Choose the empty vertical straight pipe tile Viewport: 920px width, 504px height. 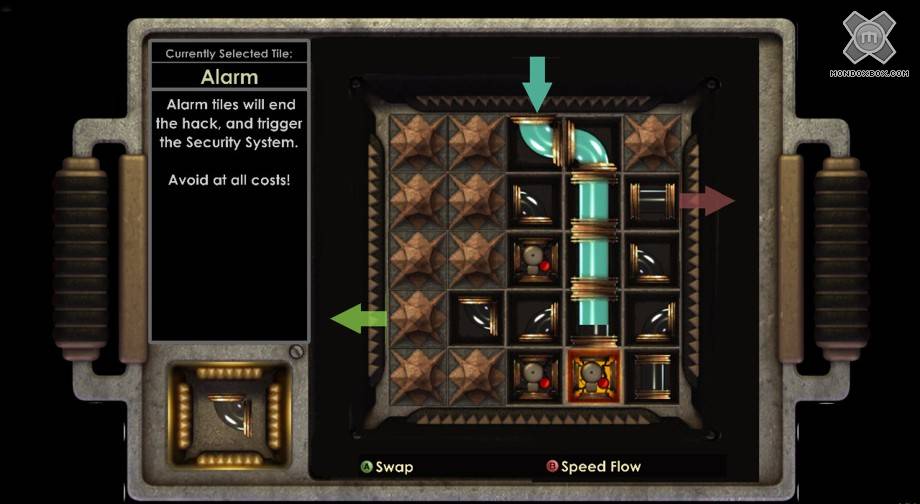(x=652, y=374)
